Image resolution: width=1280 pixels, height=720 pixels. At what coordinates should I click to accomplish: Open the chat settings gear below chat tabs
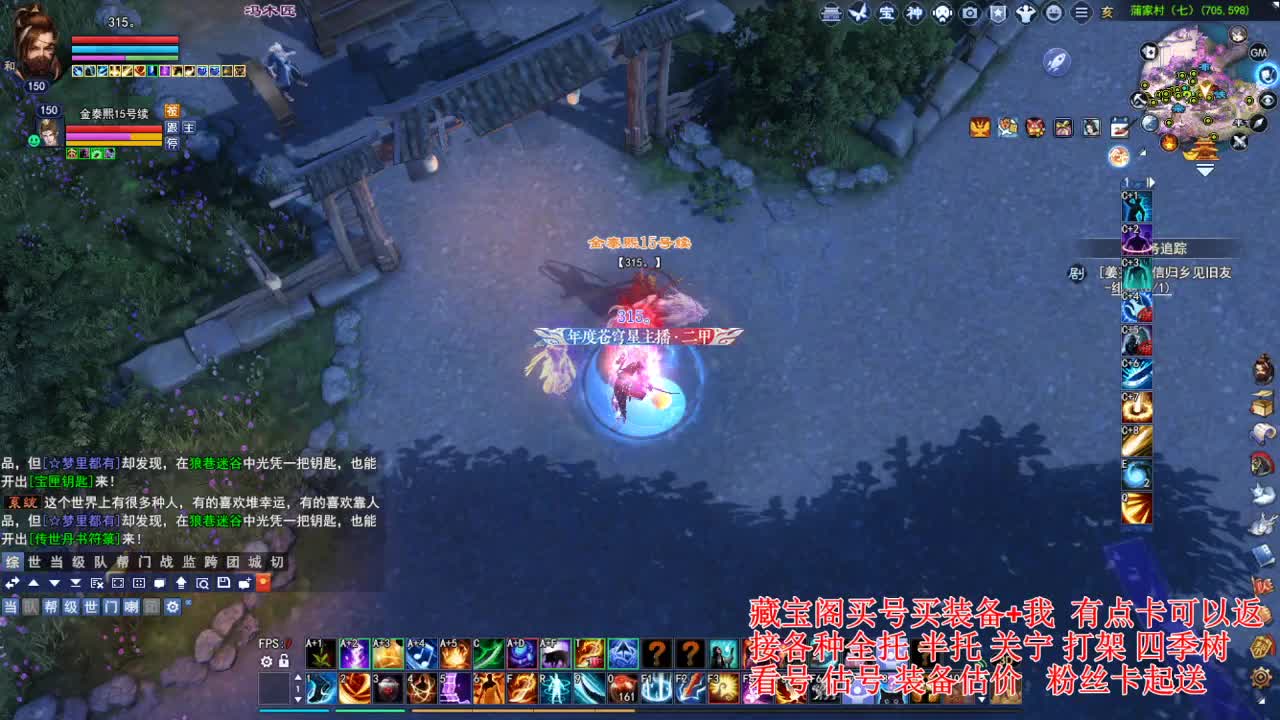pyautogui.click(x=172, y=606)
